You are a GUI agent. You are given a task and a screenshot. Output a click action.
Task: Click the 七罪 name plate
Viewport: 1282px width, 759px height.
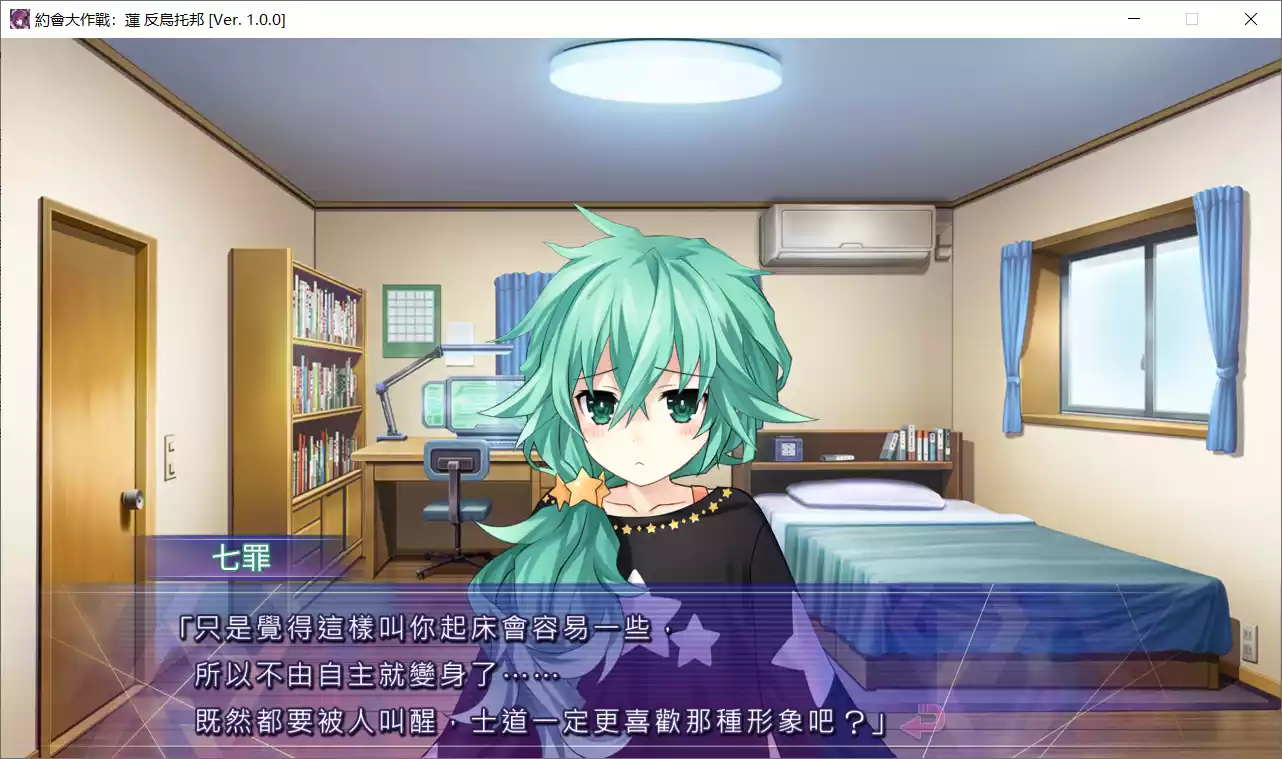click(243, 558)
